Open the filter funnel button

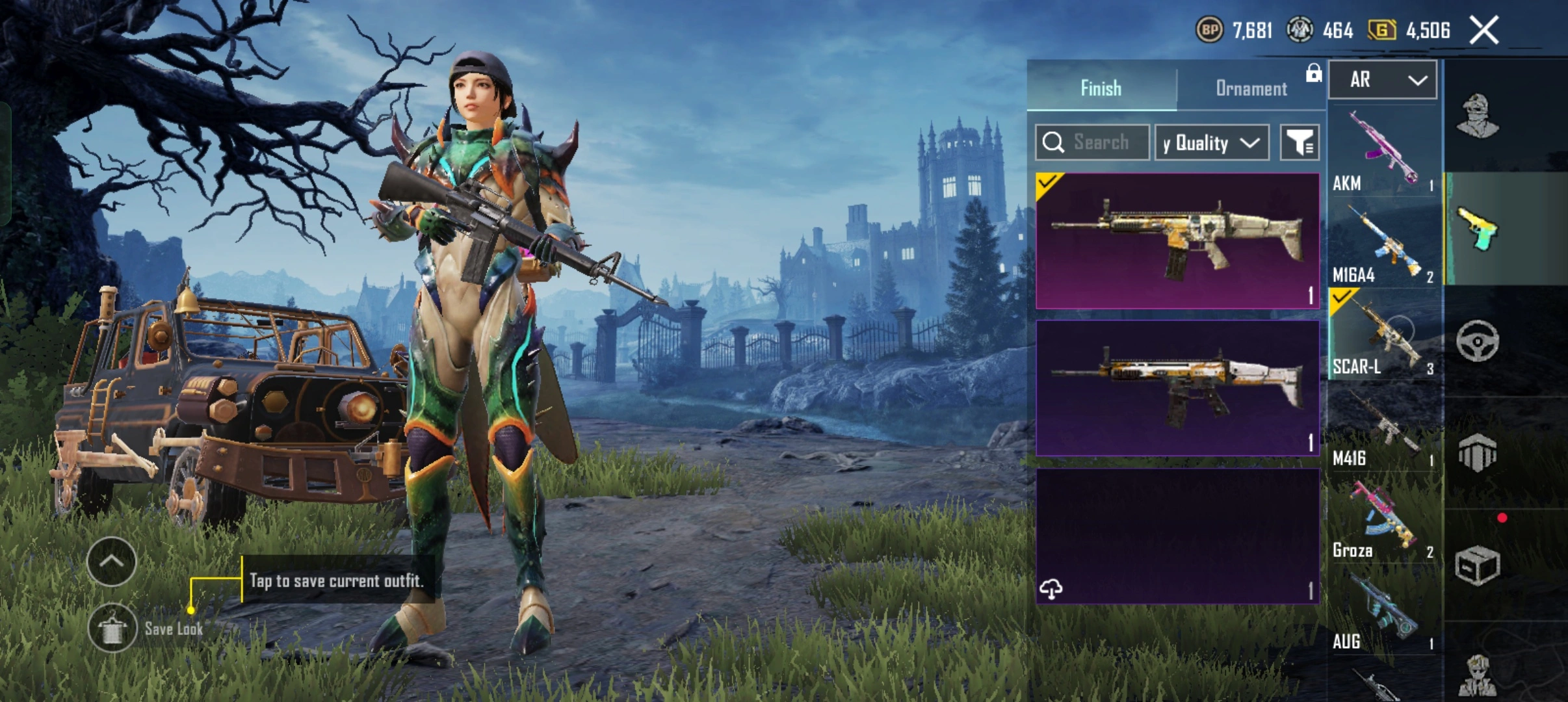click(x=1300, y=142)
